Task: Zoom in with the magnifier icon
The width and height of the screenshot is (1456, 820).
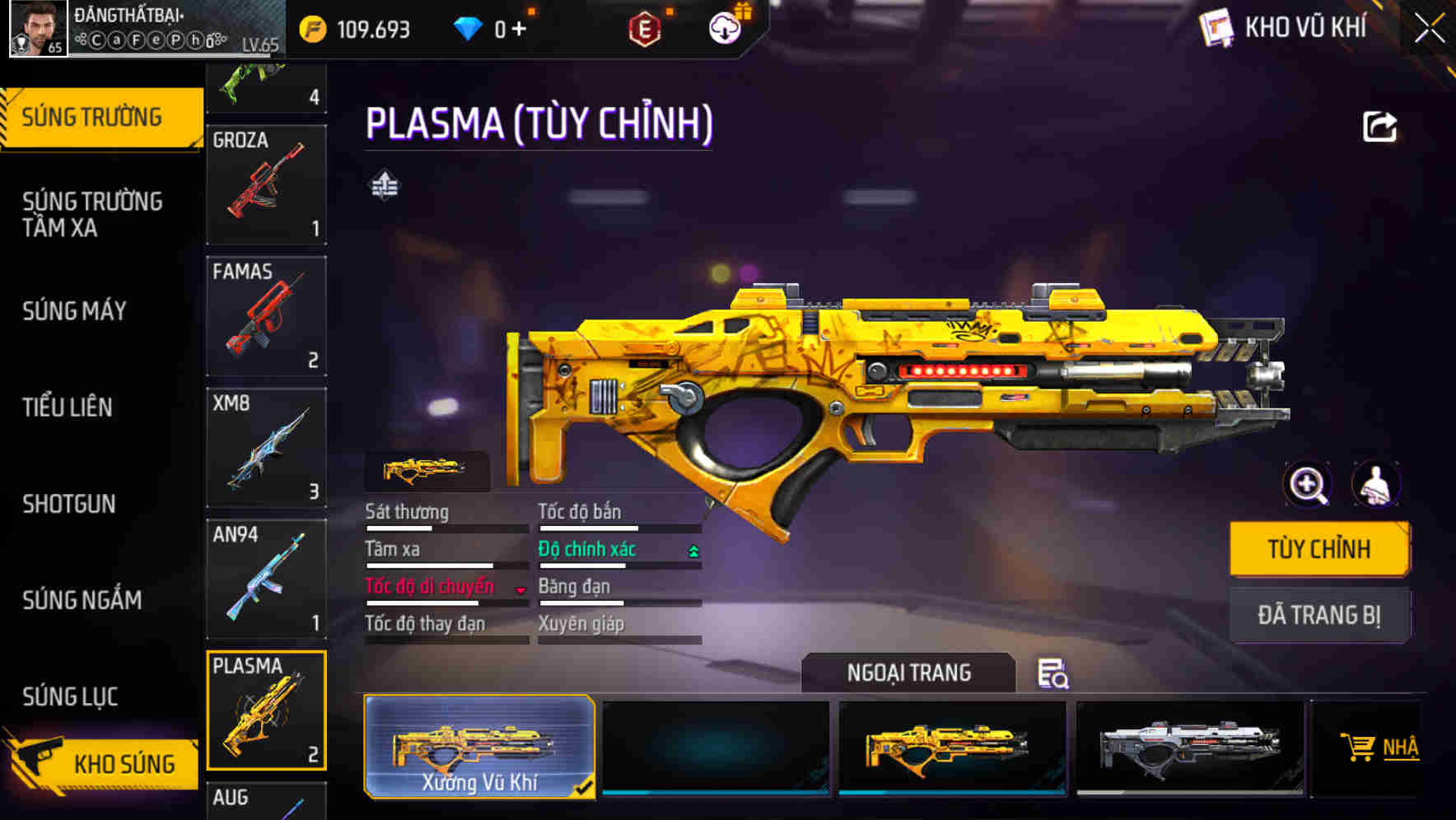Action: tap(1308, 485)
